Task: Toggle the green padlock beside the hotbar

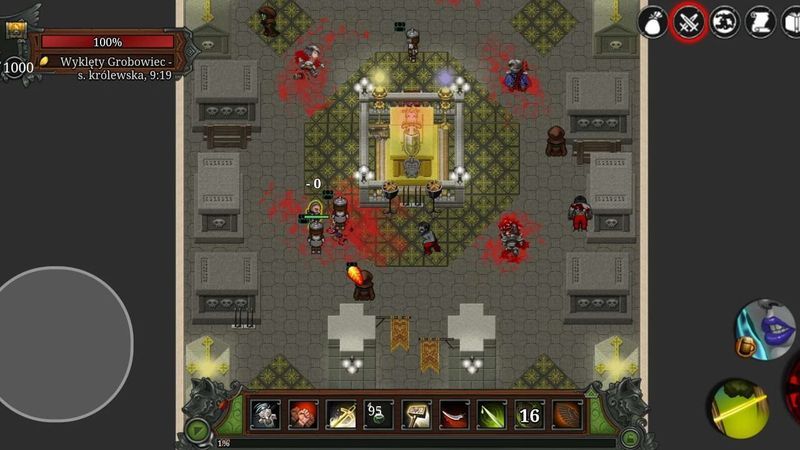Action: tap(631, 435)
